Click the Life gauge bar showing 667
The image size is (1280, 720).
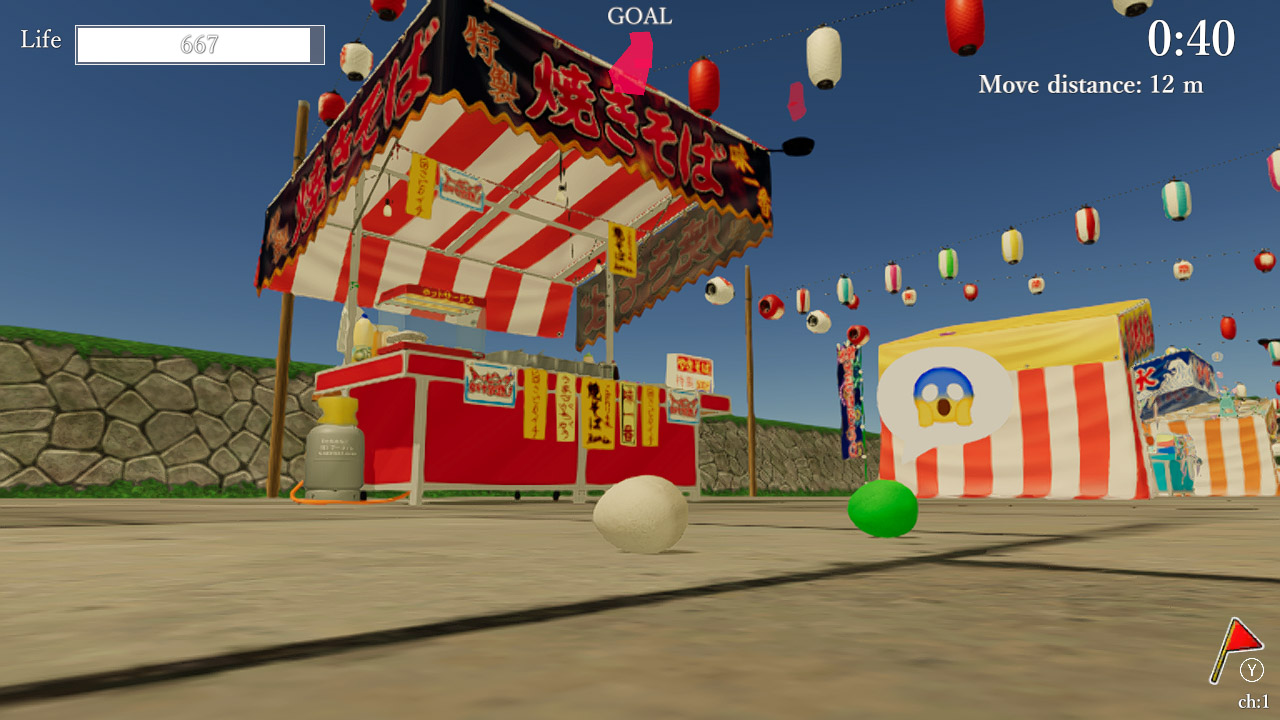point(198,45)
